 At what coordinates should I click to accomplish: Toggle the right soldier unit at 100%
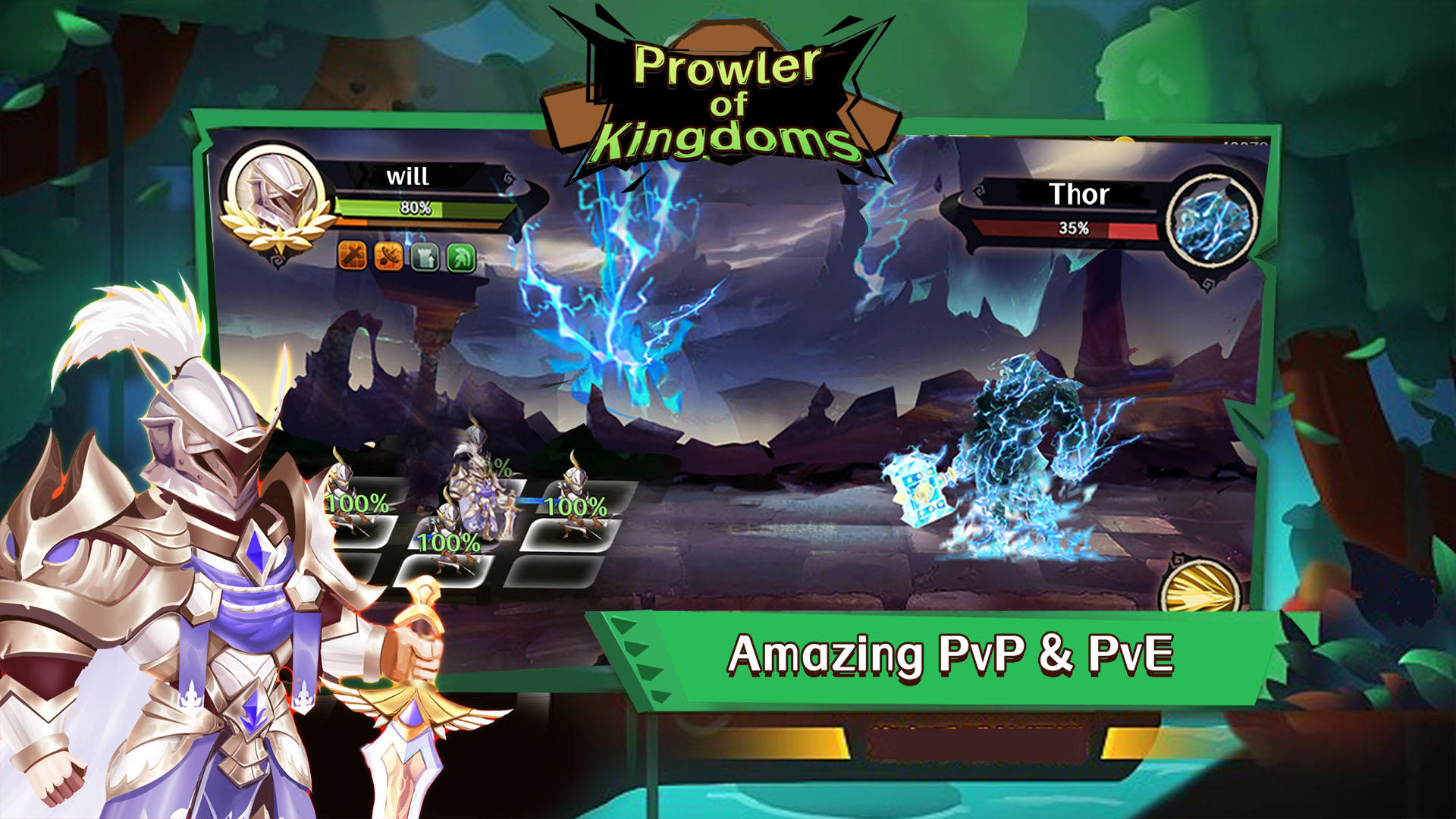(x=573, y=500)
